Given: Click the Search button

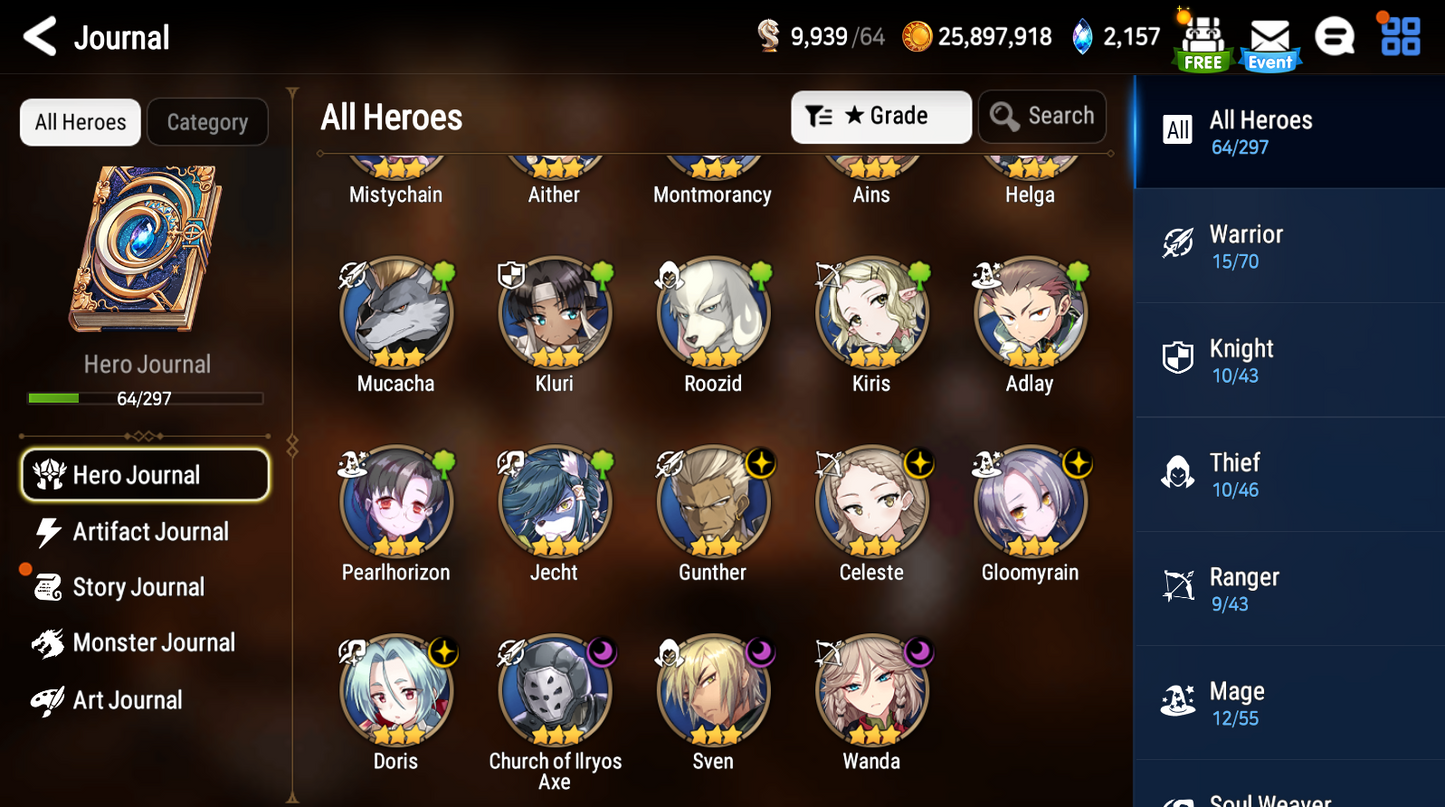Looking at the screenshot, I should (1042, 117).
